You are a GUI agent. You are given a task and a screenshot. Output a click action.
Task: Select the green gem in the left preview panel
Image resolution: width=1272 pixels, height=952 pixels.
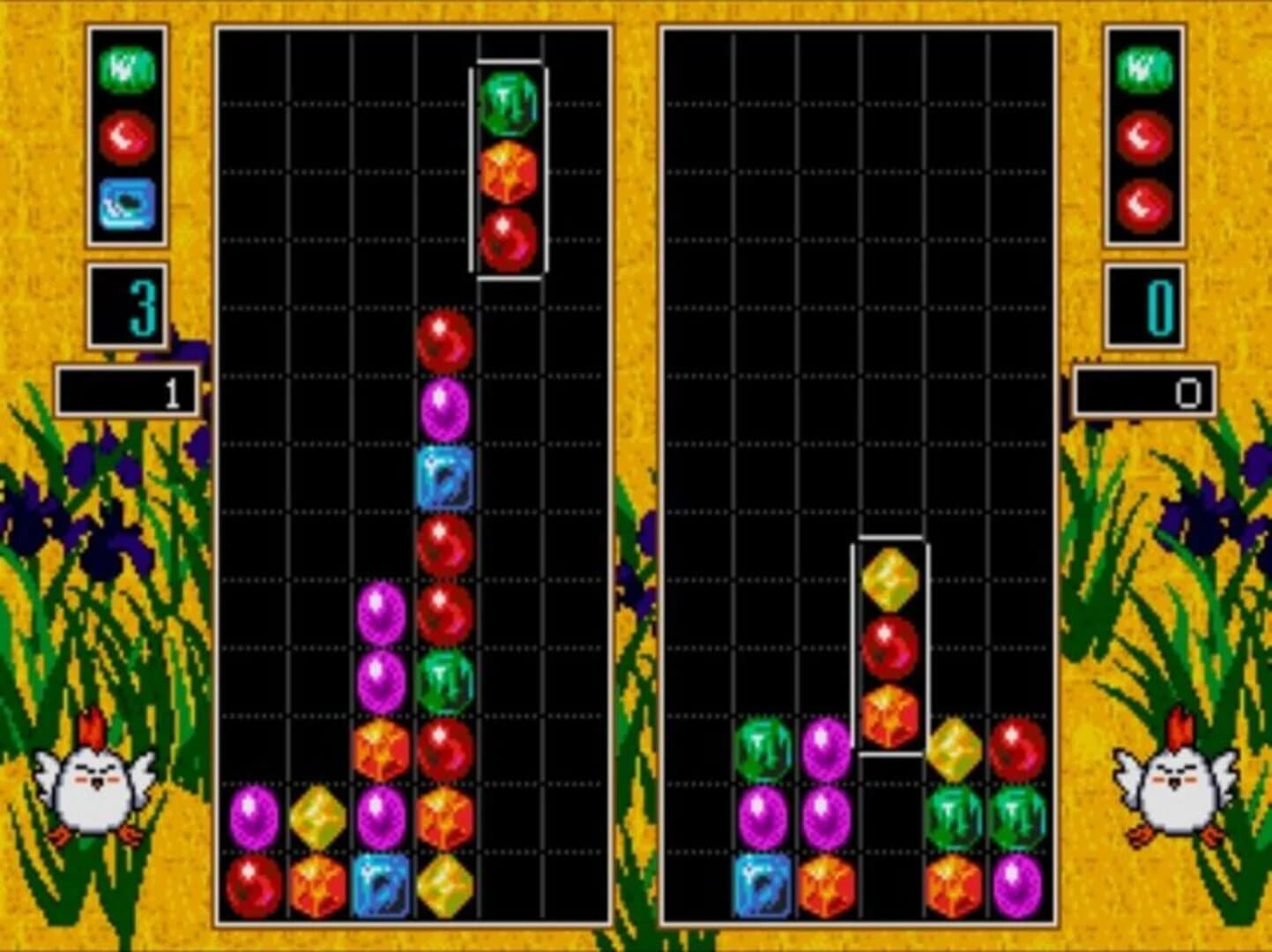[127, 69]
